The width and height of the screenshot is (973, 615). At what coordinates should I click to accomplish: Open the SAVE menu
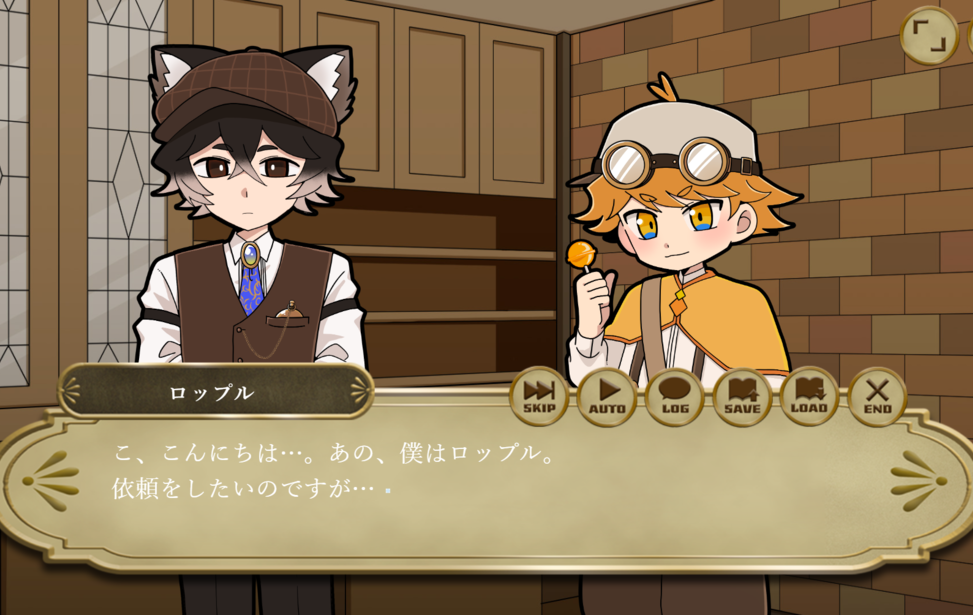click(742, 396)
